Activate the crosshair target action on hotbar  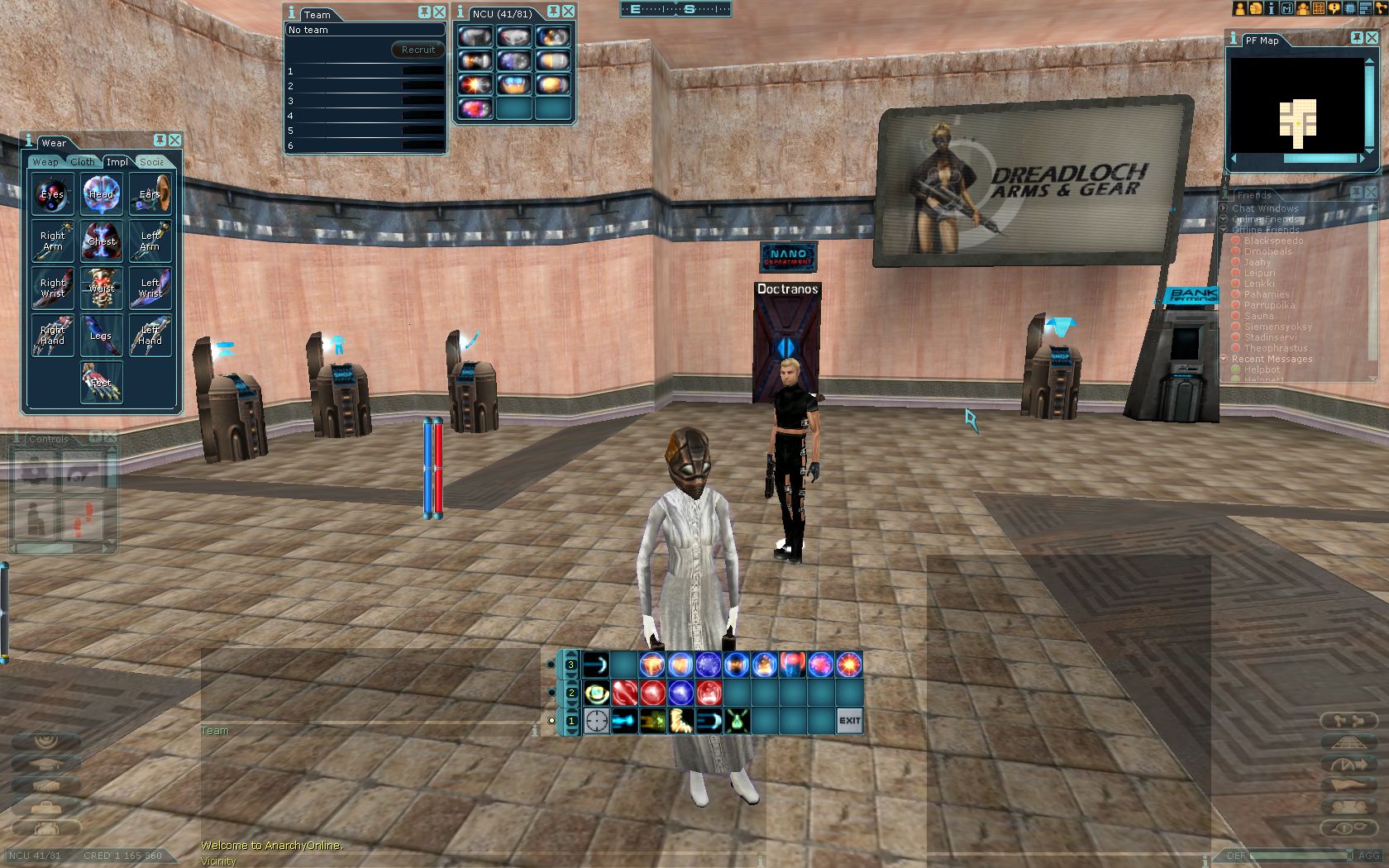(596, 721)
